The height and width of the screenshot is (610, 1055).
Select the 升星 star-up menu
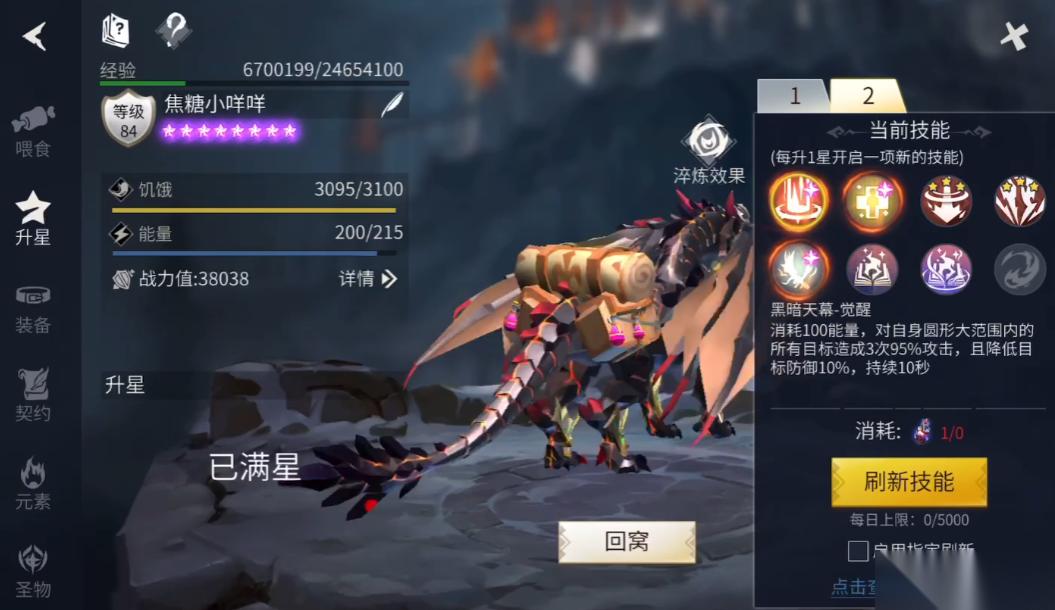pyautogui.click(x=33, y=218)
